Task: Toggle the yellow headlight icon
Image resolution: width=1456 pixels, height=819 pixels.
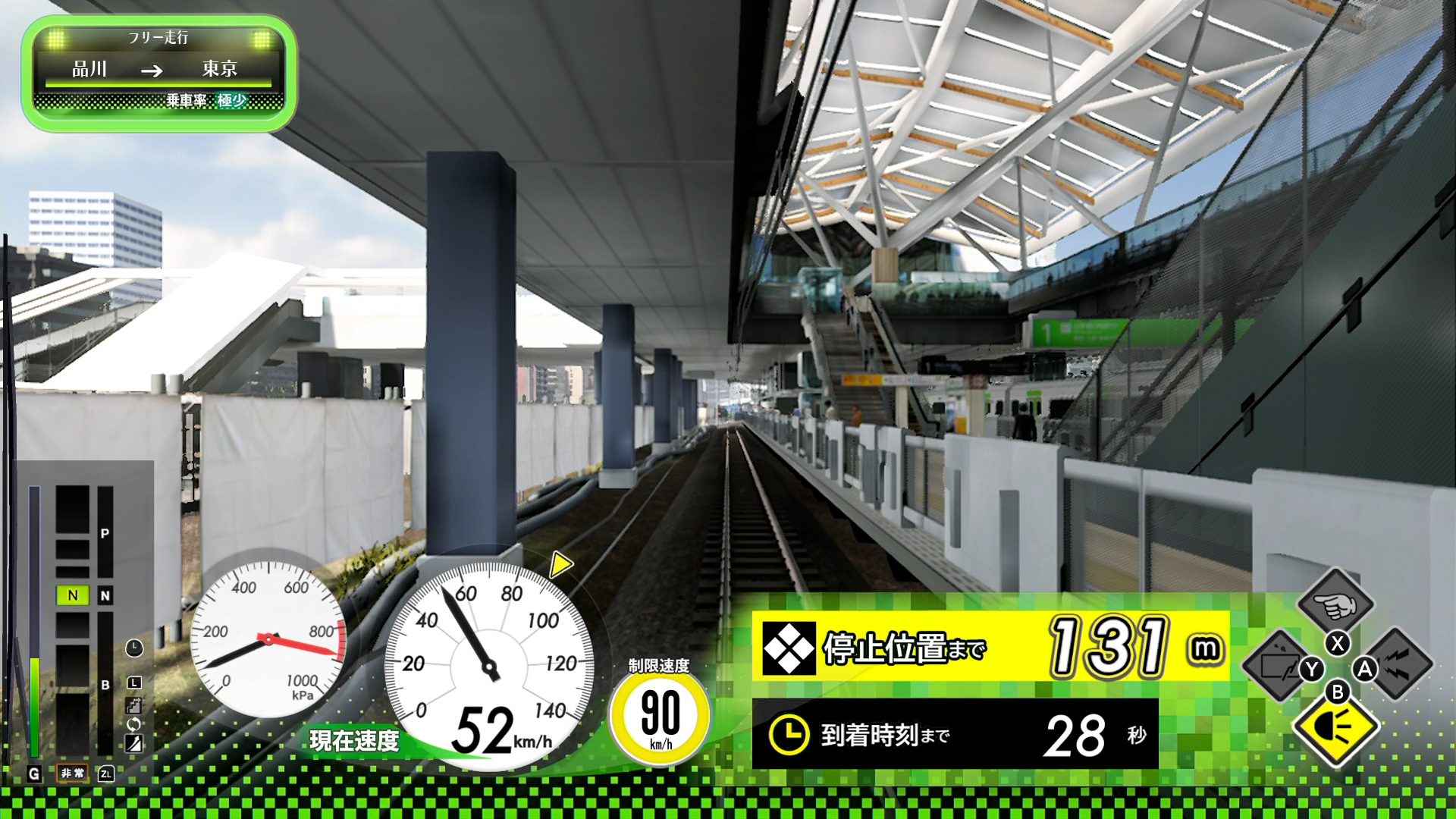Action: point(1335,728)
